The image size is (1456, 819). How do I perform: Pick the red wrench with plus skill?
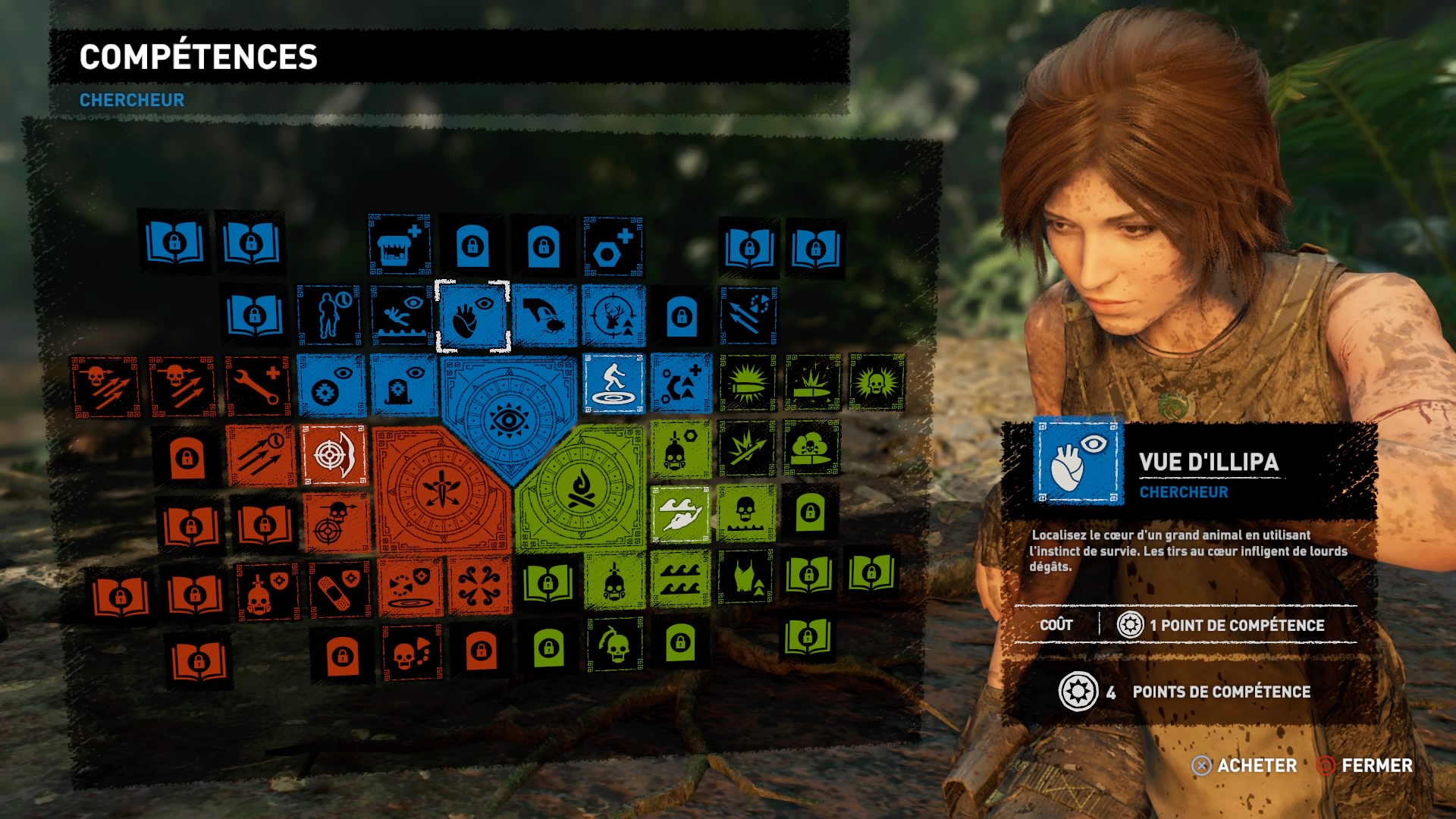(x=258, y=385)
